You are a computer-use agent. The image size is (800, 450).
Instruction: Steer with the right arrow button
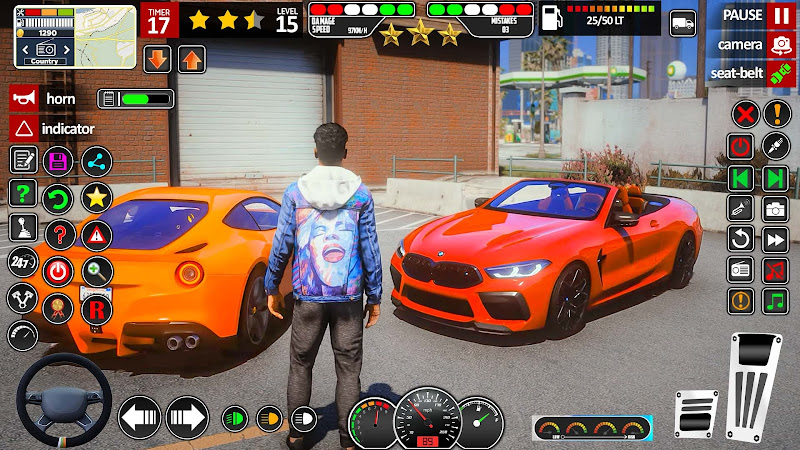click(186, 415)
